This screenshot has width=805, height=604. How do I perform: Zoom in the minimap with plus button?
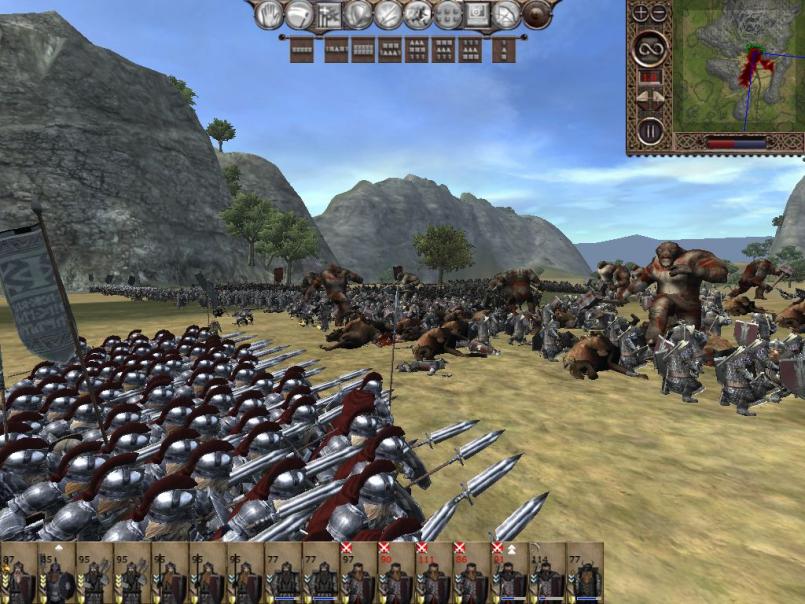coord(641,13)
